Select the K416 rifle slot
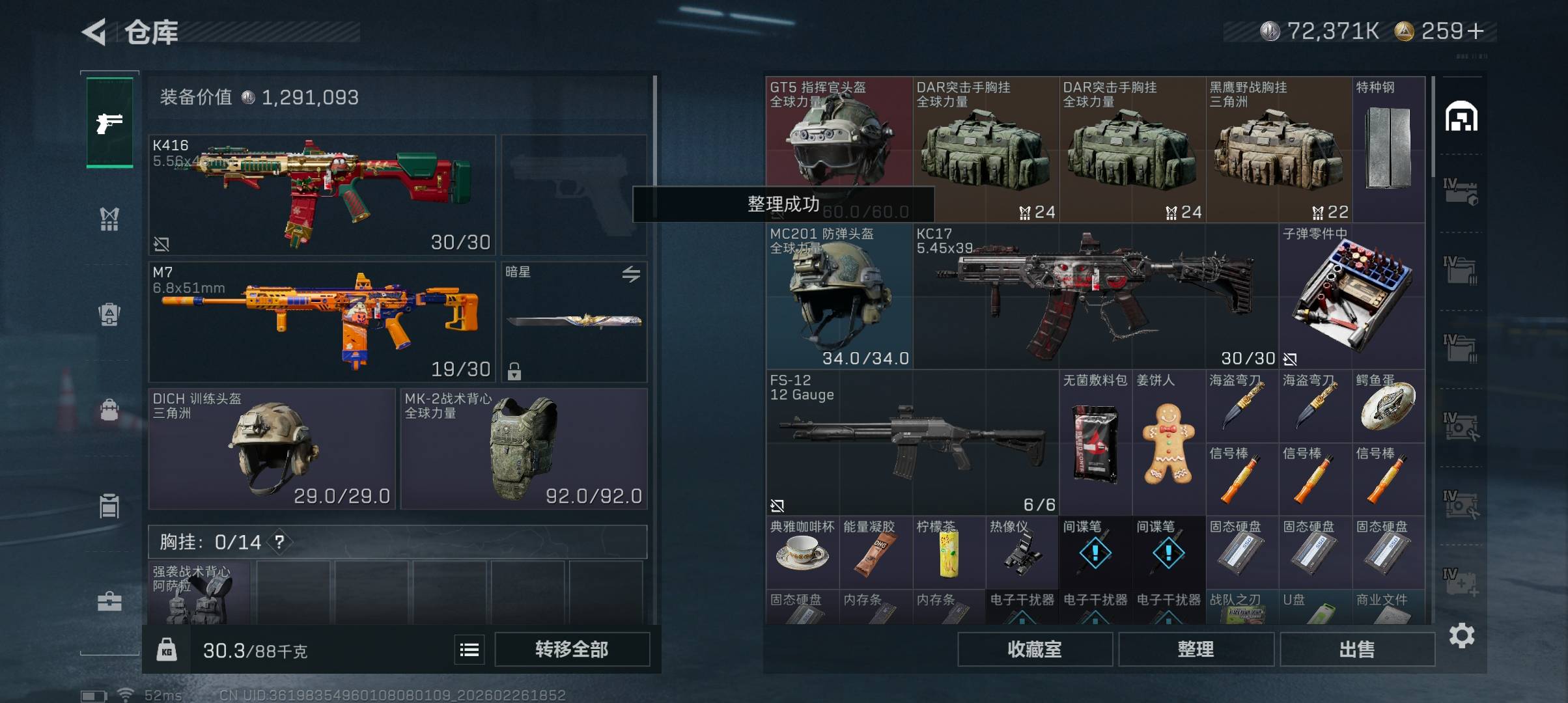This screenshot has width=1568, height=703. click(x=322, y=195)
